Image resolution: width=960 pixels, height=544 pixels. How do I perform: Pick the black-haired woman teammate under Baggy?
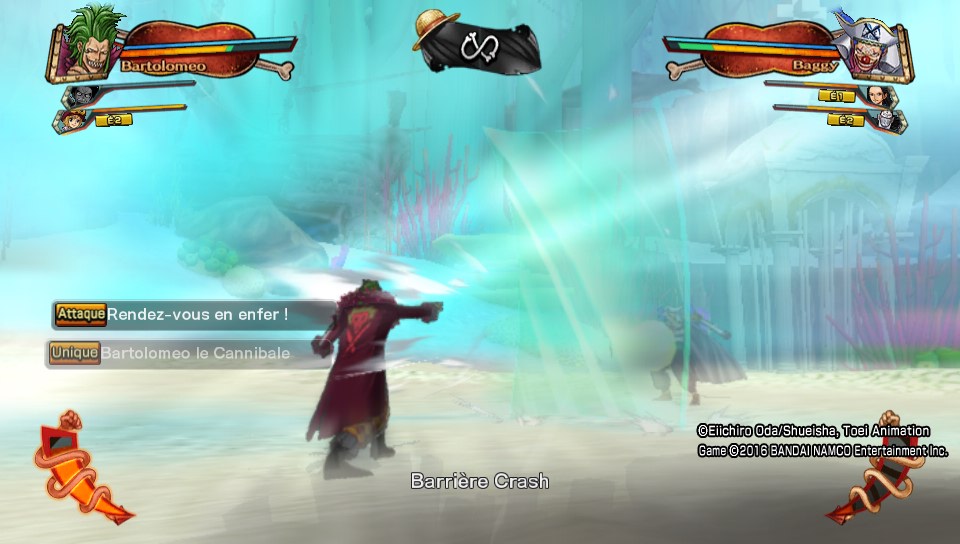tap(883, 97)
